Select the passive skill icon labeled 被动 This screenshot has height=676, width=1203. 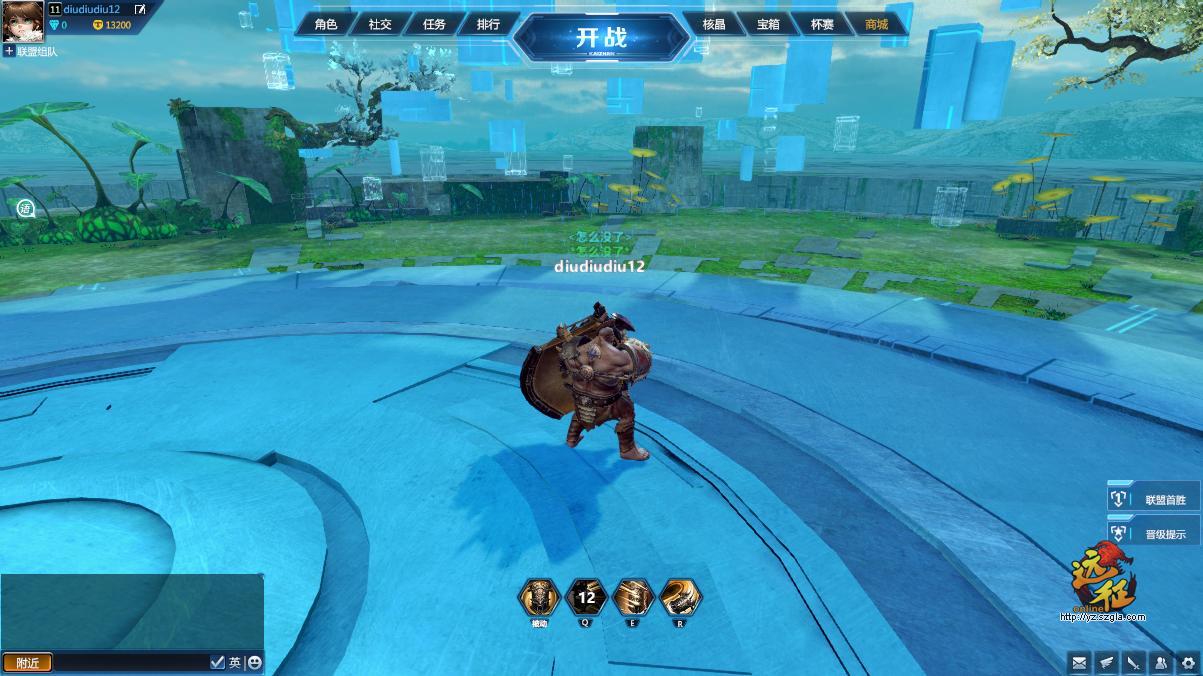539,598
